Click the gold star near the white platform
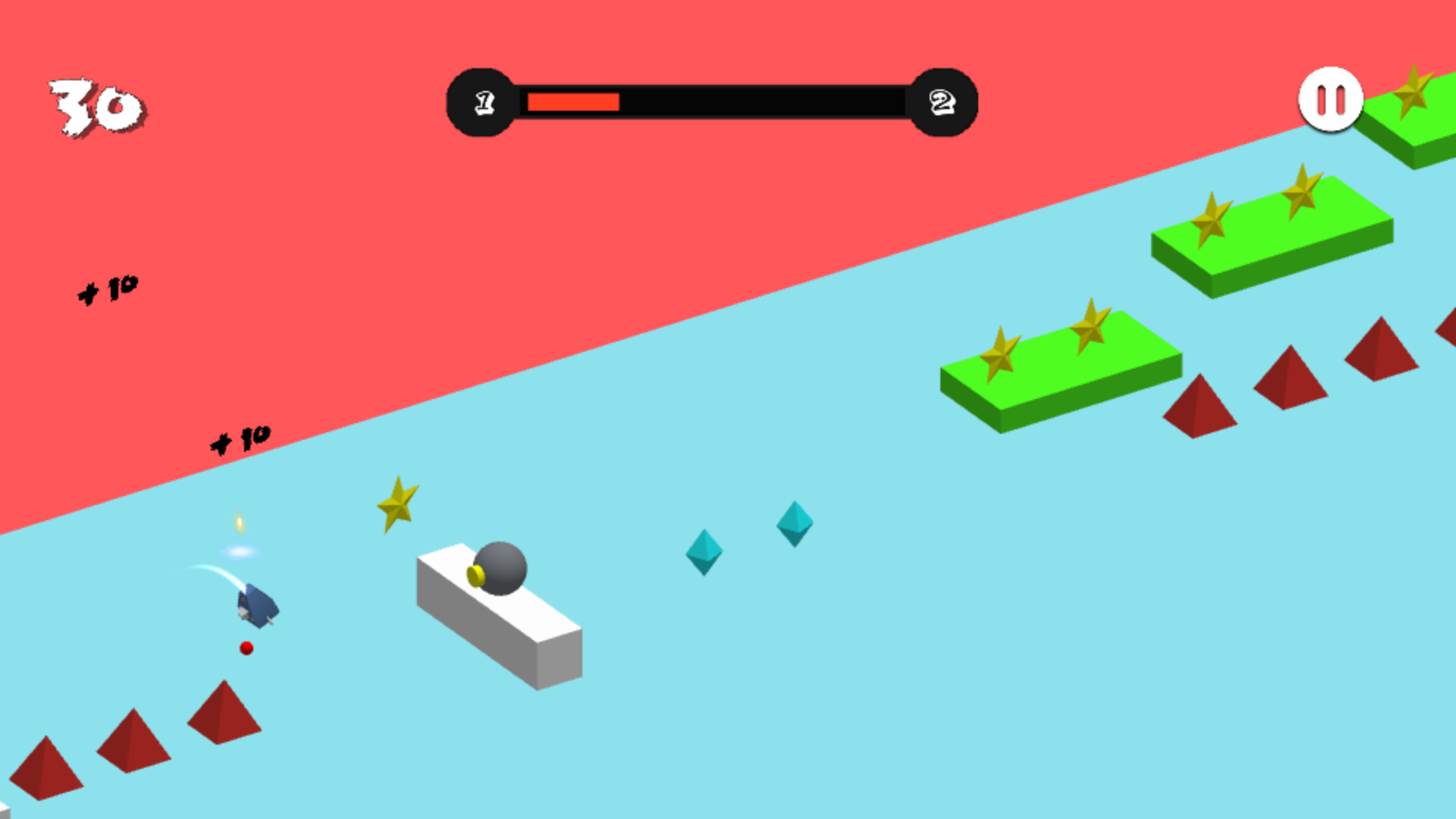 click(398, 502)
